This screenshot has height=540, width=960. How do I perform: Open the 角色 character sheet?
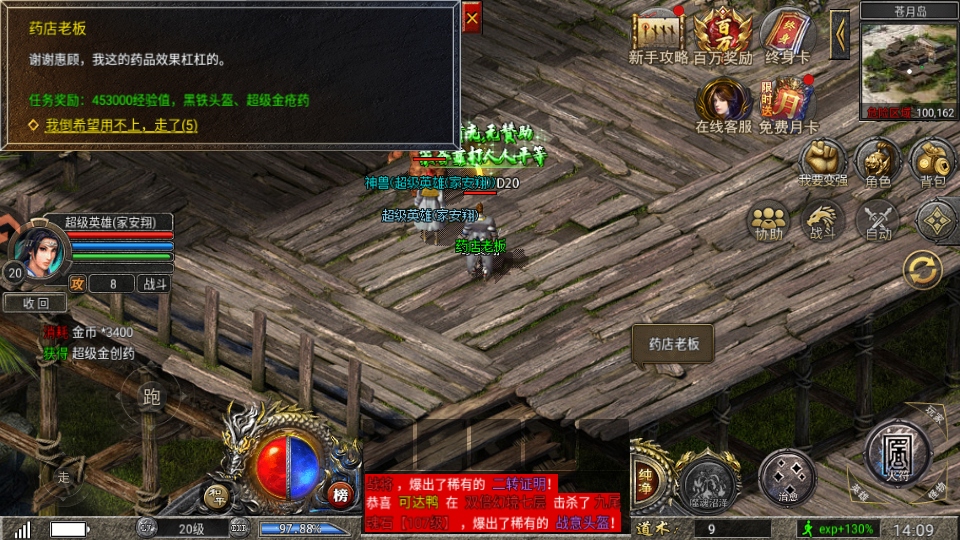878,159
